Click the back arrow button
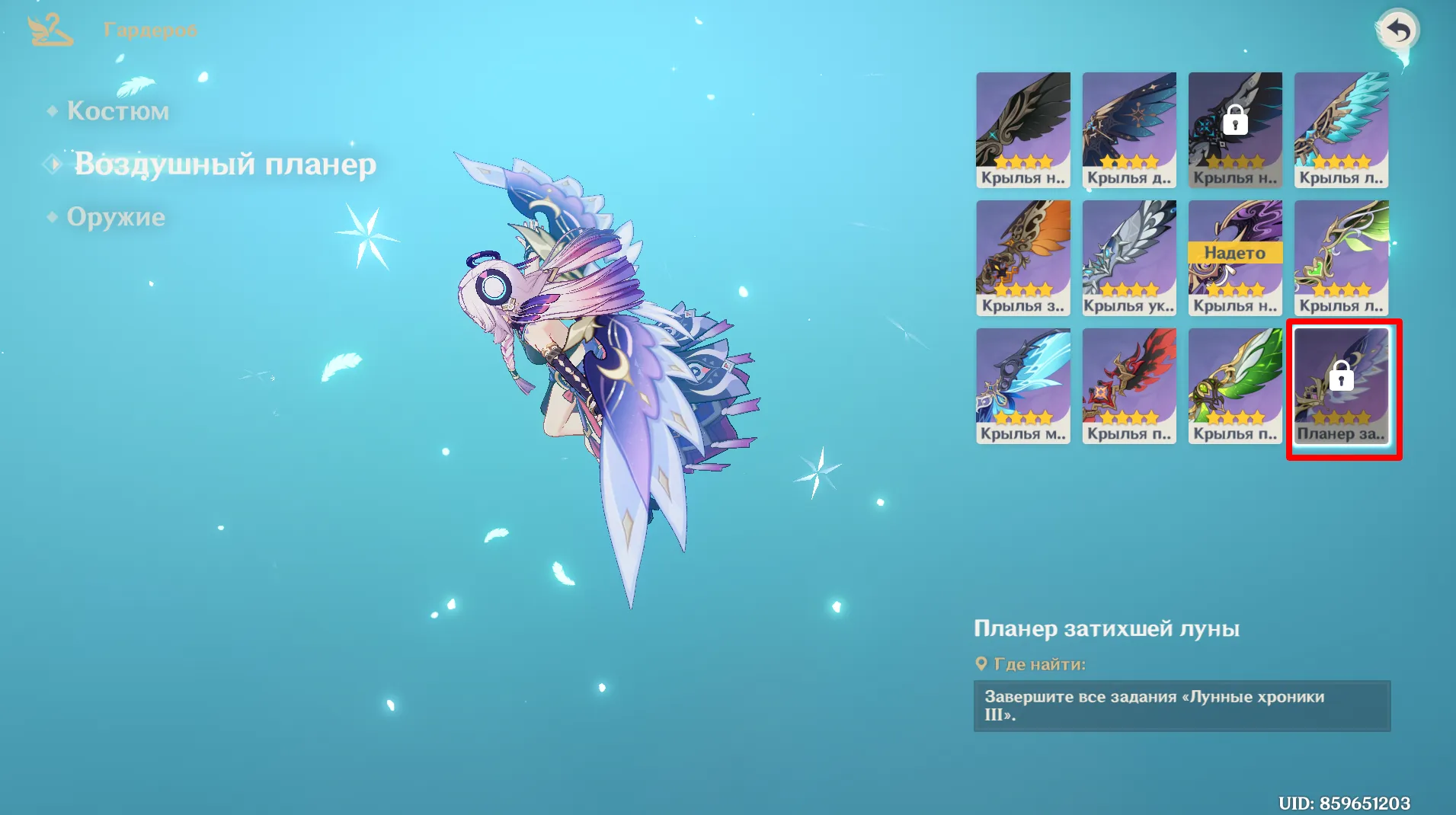Image resolution: width=1456 pixels, height=815 pixels. coord(1398,31)
